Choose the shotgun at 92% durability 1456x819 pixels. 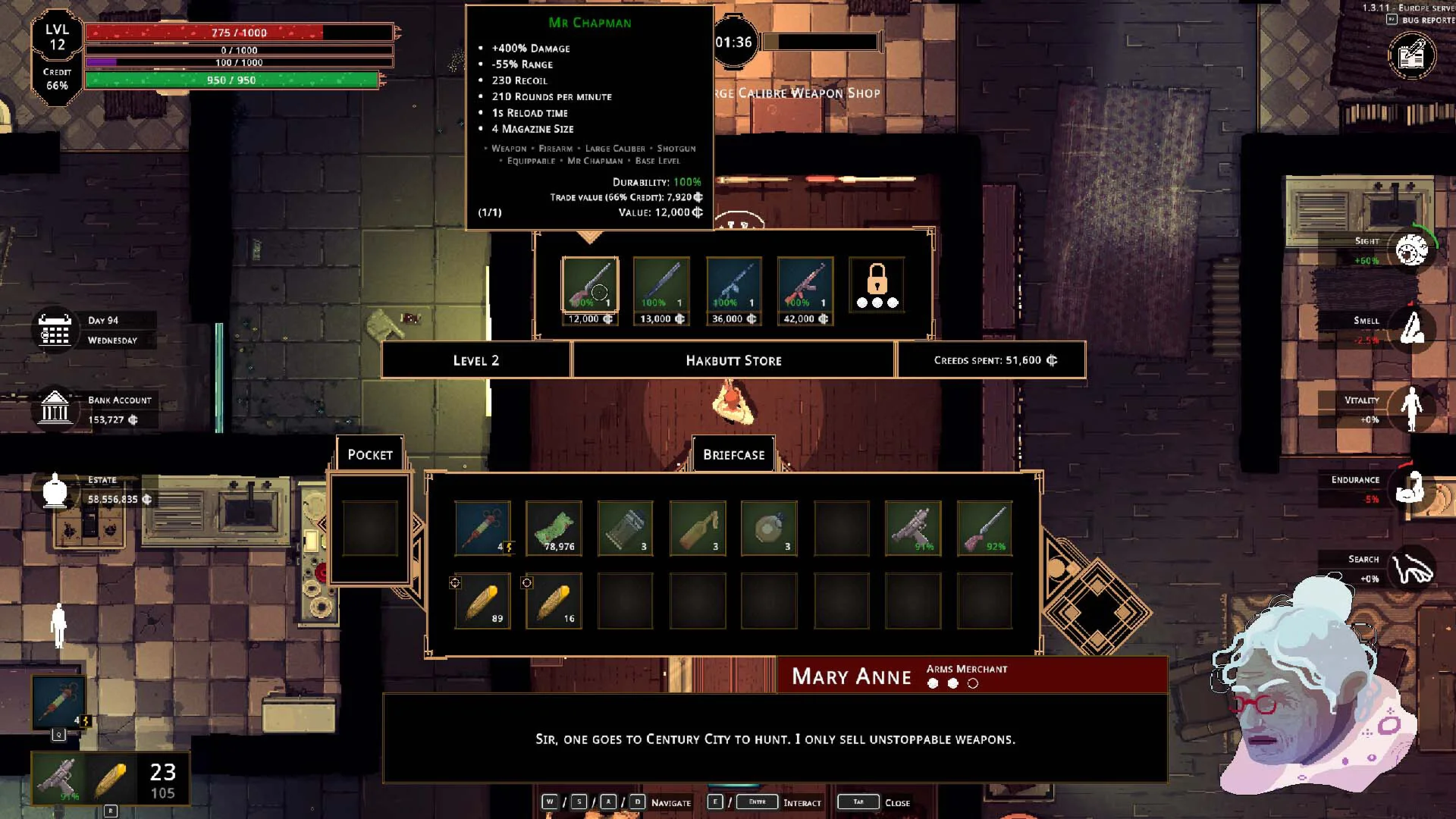coord(984,528)
